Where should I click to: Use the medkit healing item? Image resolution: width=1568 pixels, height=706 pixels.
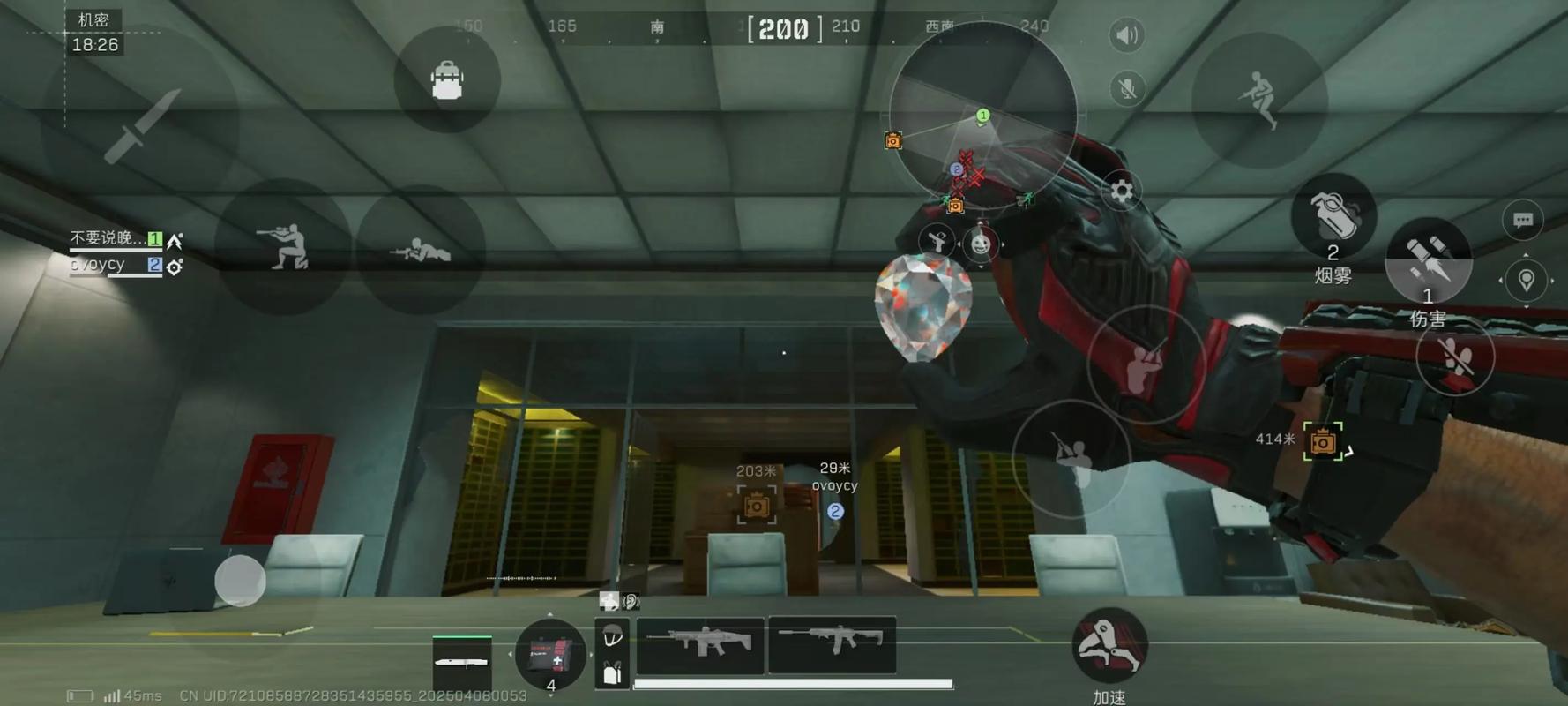[x=550, y=655]
